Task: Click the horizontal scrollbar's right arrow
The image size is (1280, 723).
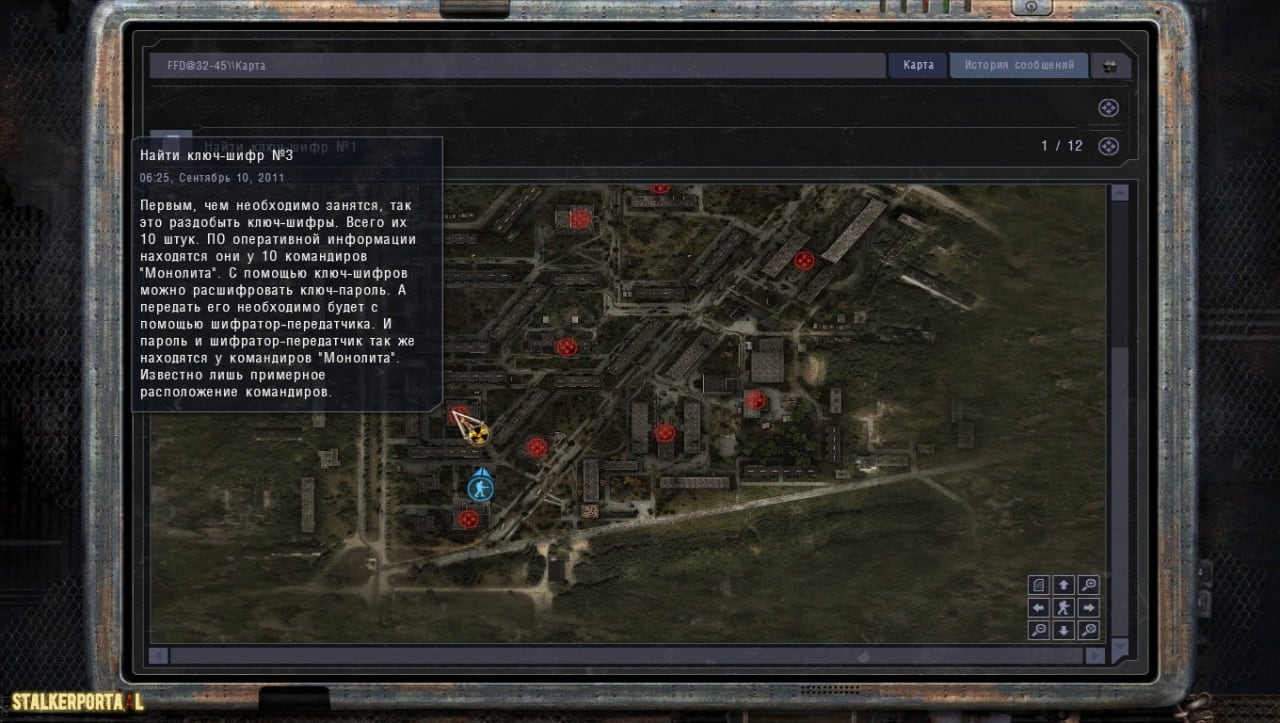Action: (1095, 656)
